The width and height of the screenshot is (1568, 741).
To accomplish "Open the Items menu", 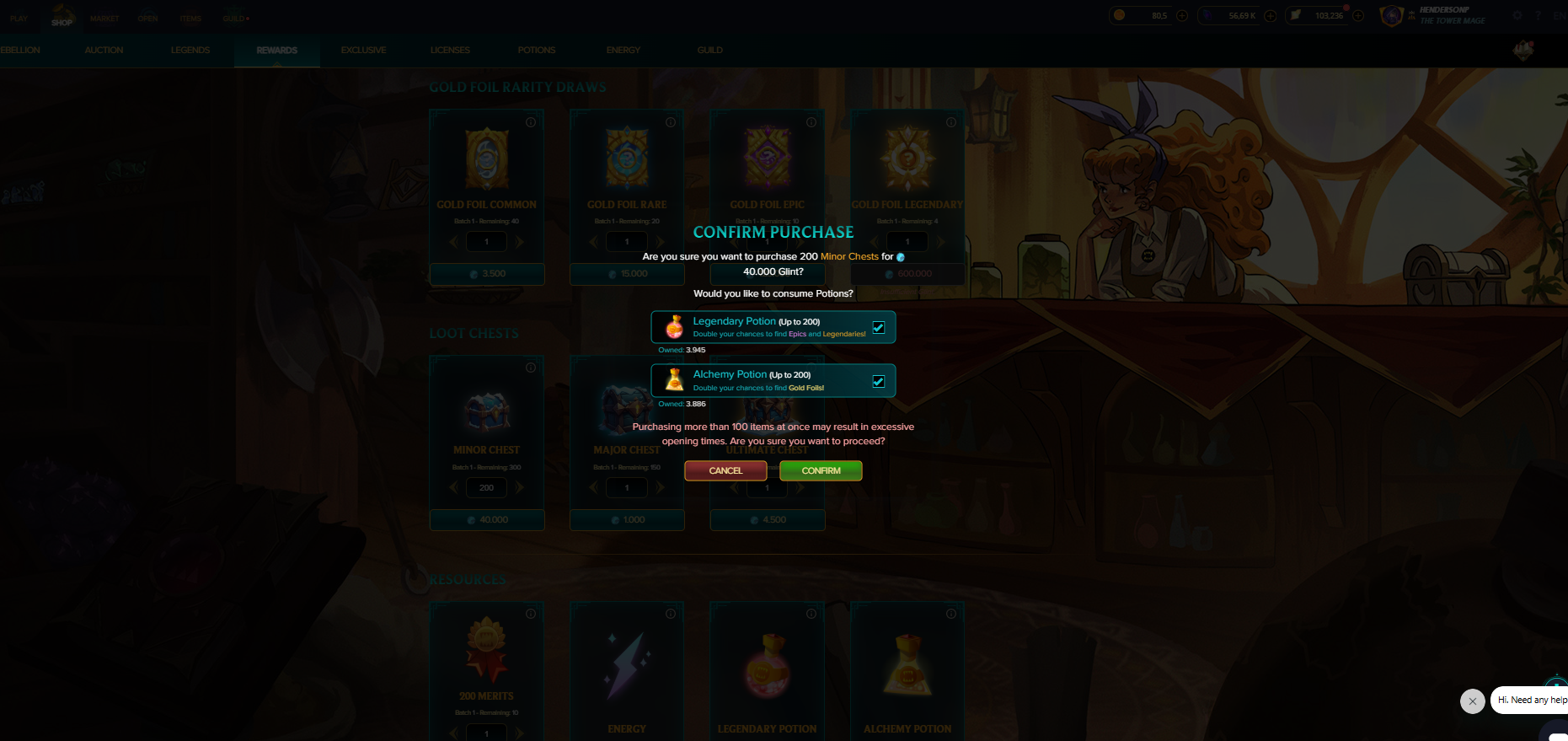I will tap(190, 19).
